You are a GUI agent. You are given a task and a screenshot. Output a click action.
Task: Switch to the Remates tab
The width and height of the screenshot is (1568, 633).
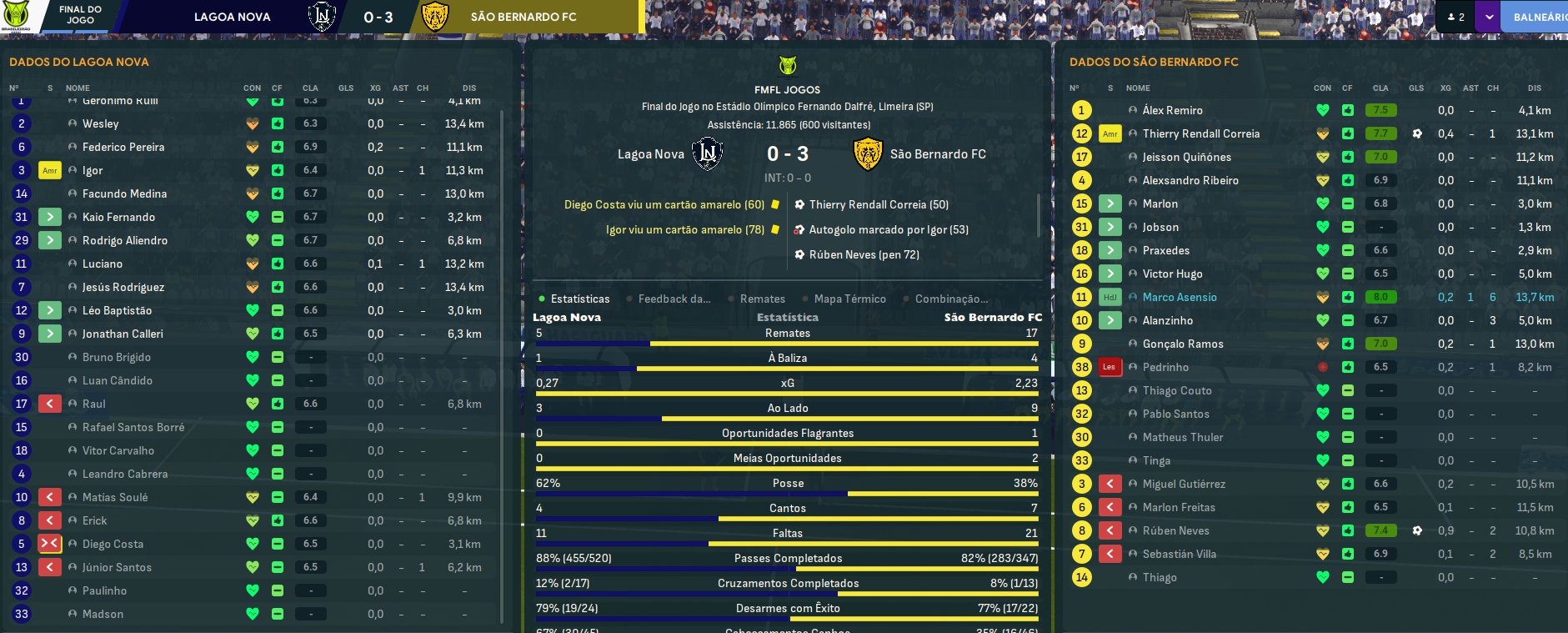[762, 299]
